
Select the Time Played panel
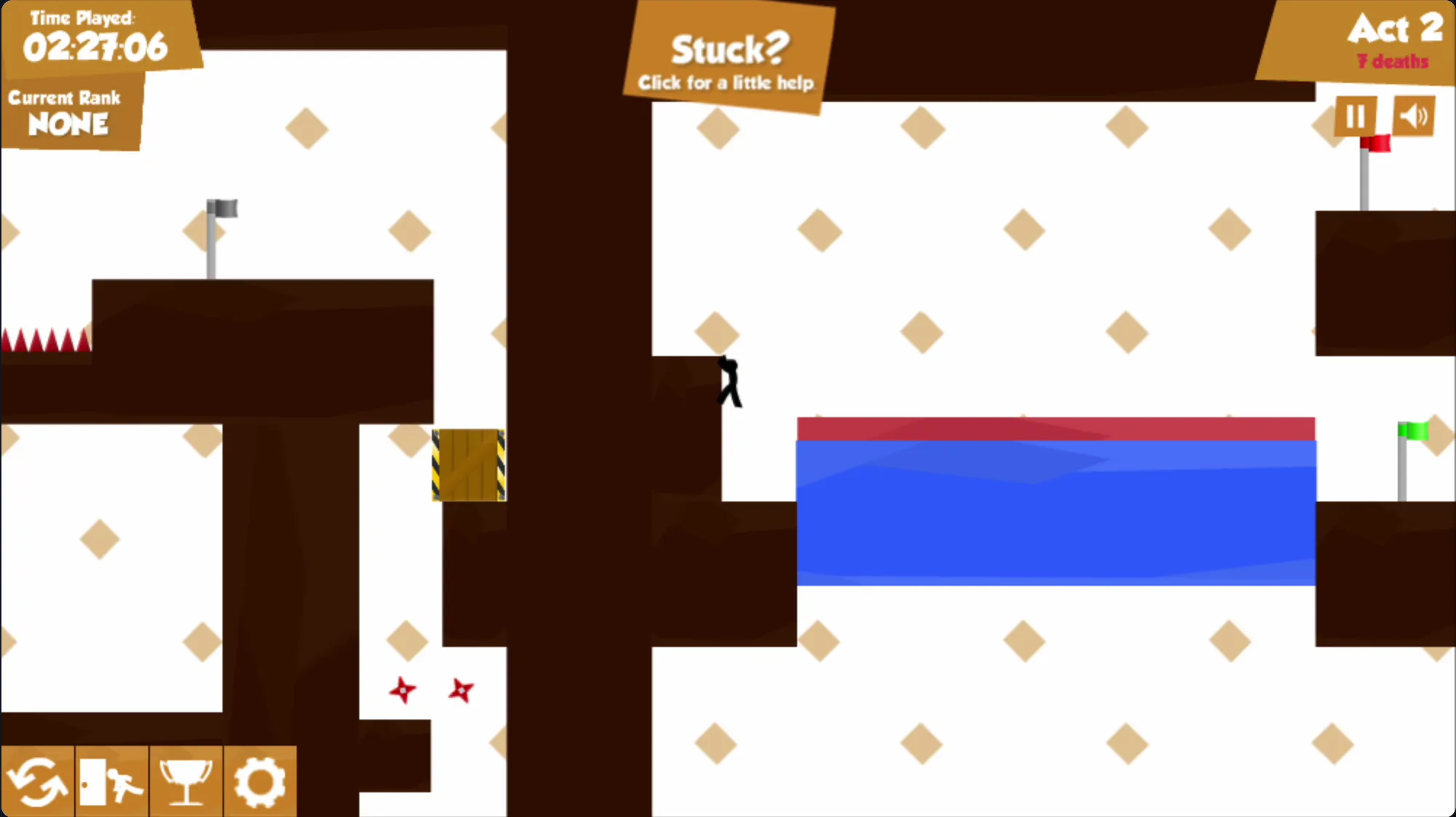(95, 36)
